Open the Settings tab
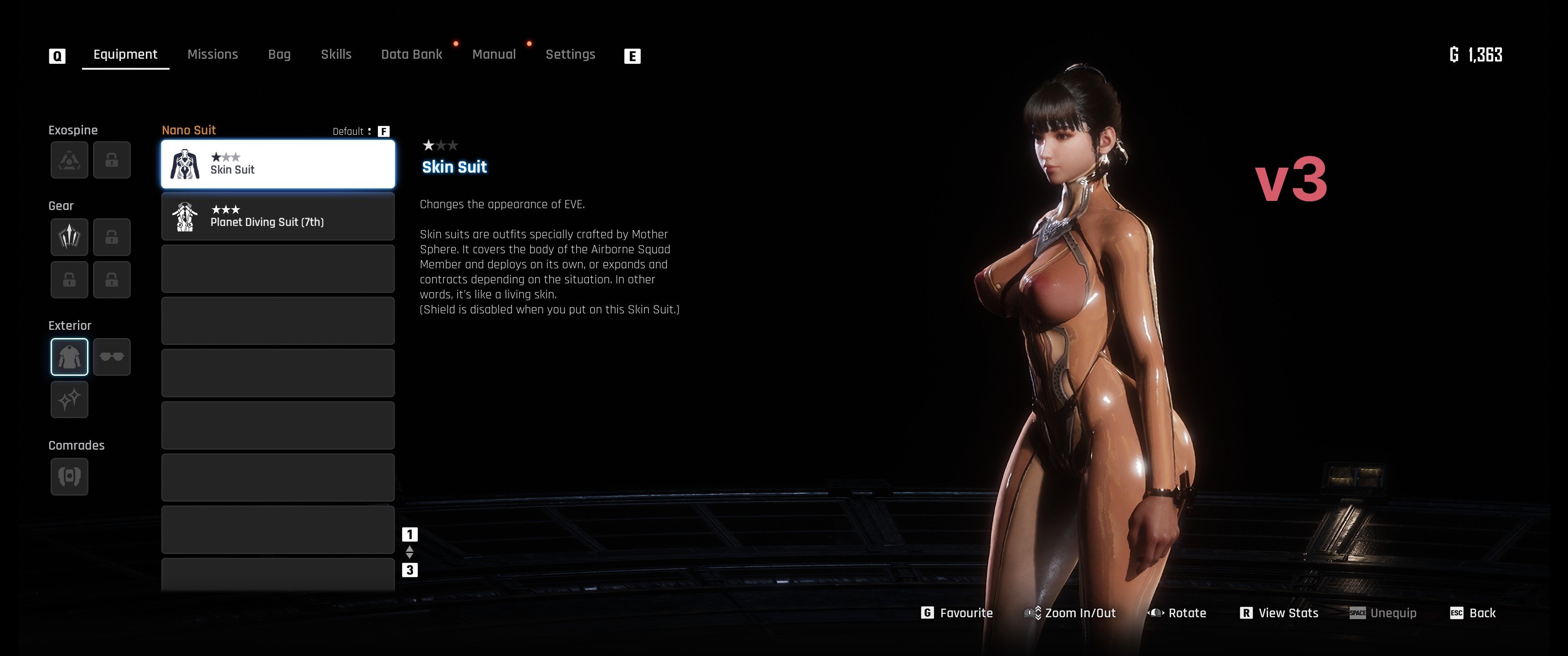The height and width of the screenshot is (656, 1568). [570, 55]
